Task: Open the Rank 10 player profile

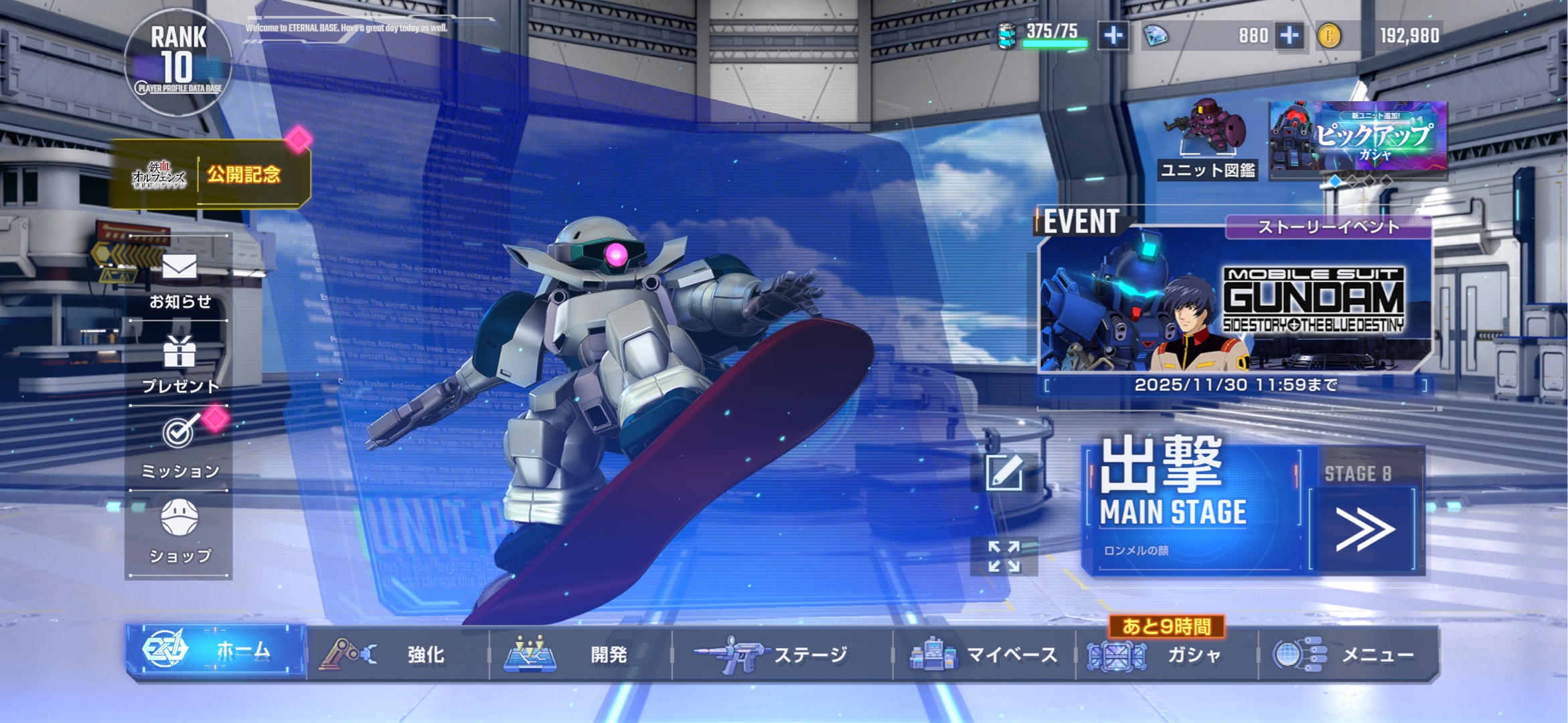Action: tap(178, 62)
